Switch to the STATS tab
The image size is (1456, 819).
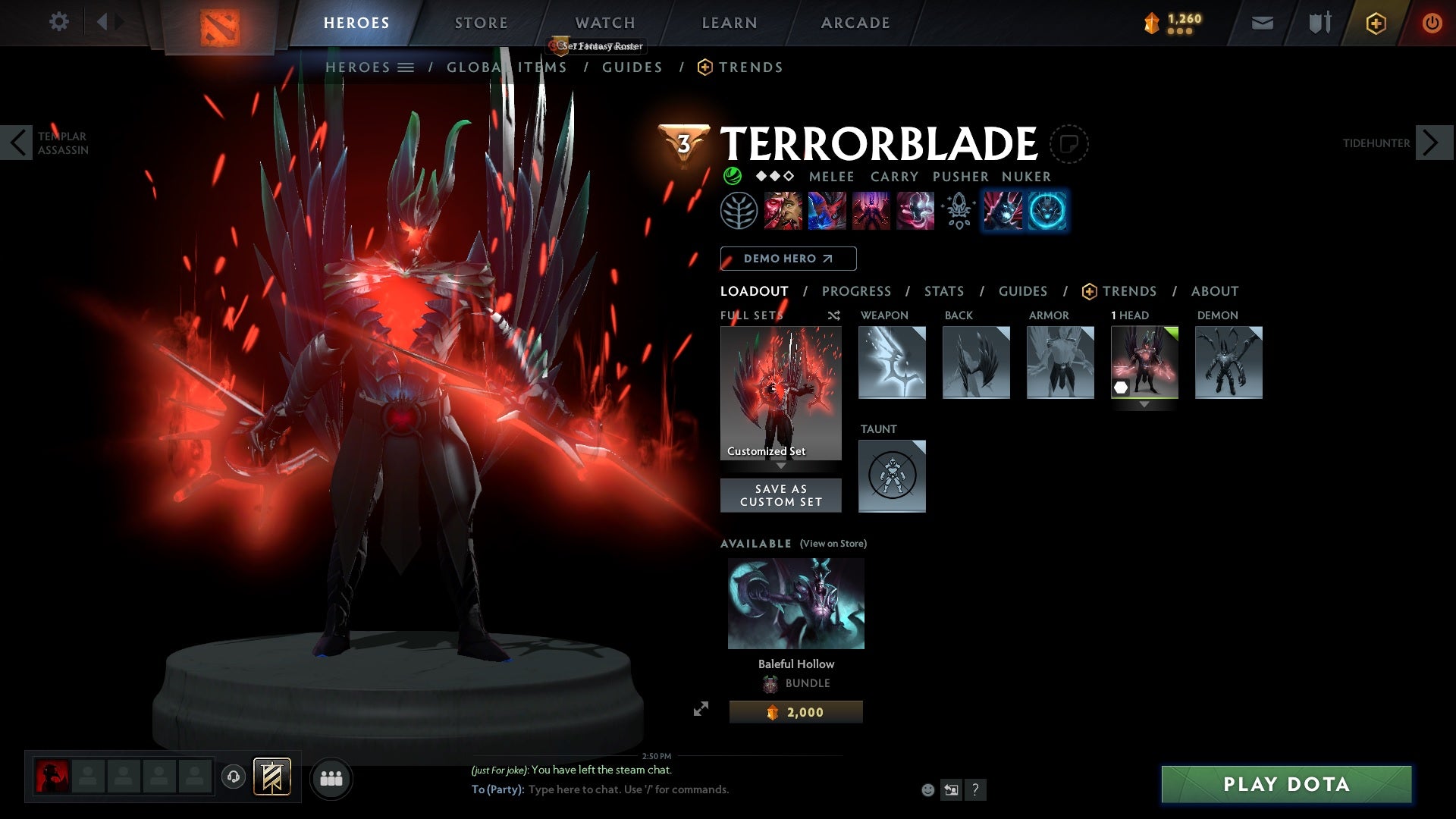(943, 291)
